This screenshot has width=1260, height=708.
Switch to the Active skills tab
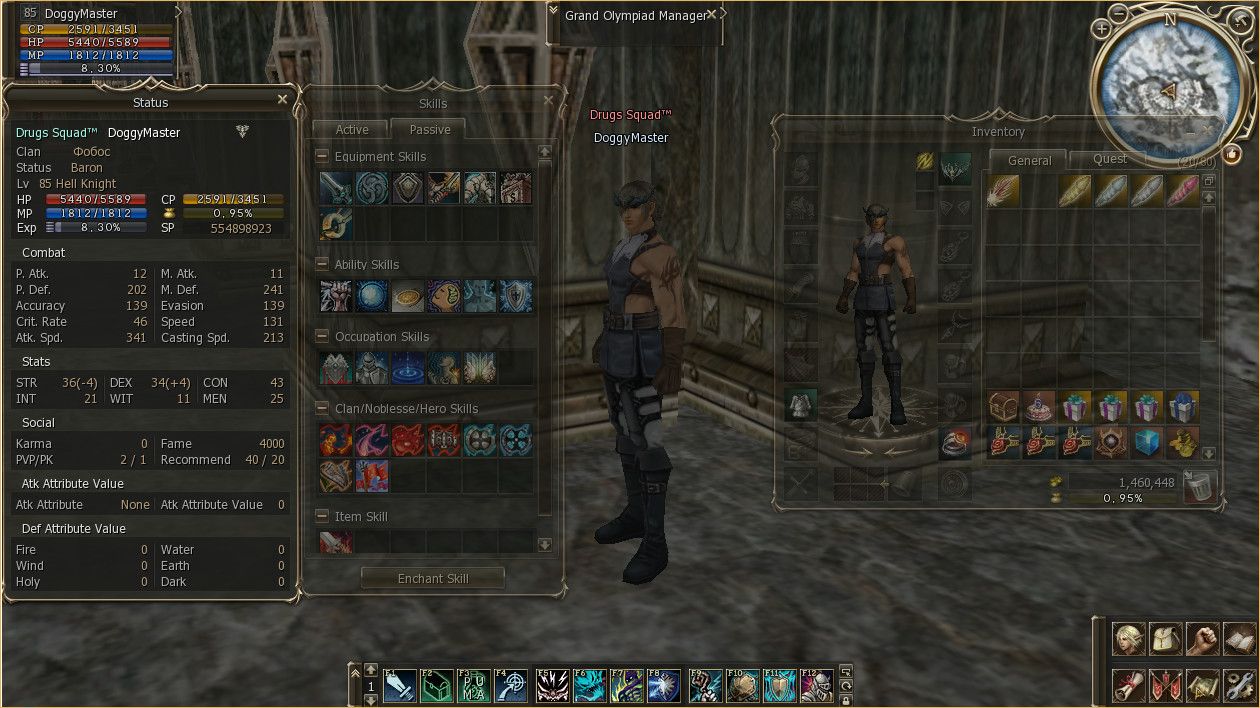[x=352, y=130]
